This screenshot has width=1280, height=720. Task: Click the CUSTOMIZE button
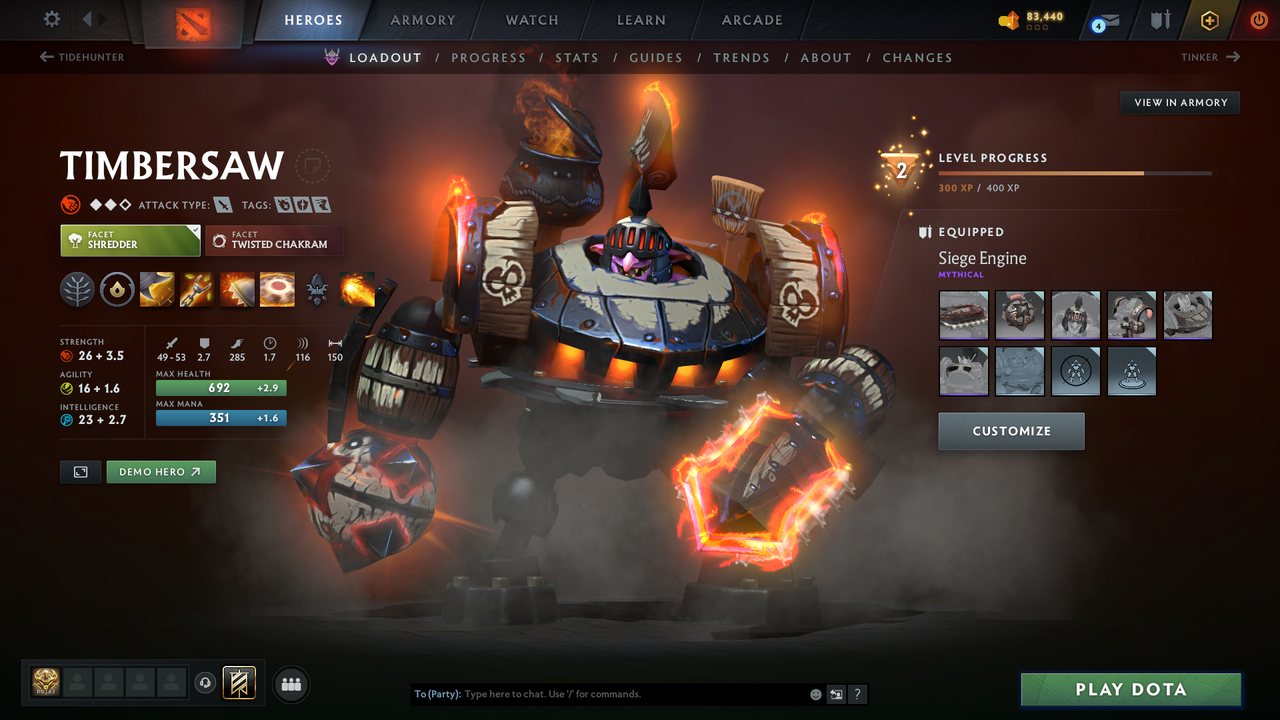tap(1011, 431)
